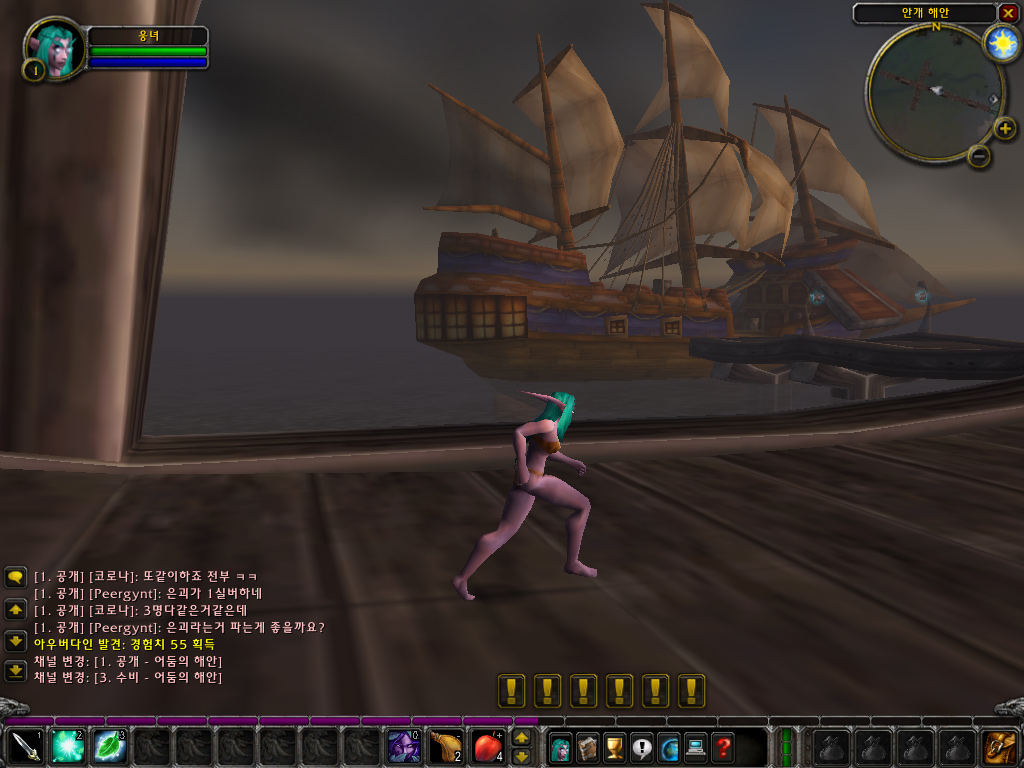Open the main menu computer icon
The width and height of the screenshot is (1024, 768).
click(696, 747)
